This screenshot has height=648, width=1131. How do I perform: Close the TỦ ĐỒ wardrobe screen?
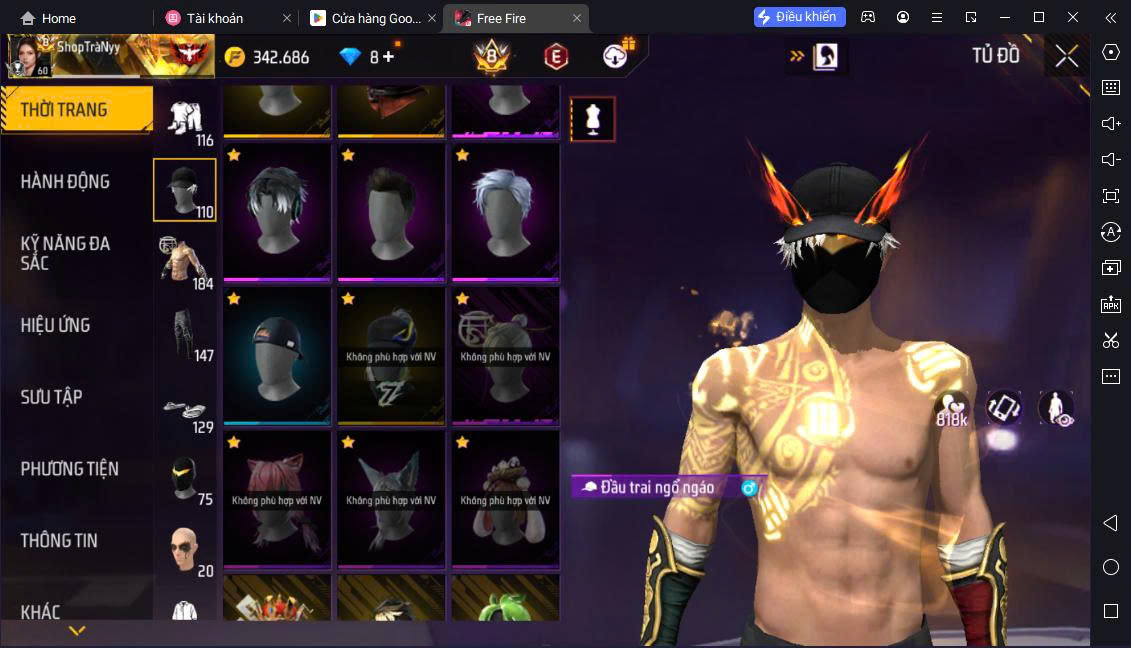(x=1067, y=56)
